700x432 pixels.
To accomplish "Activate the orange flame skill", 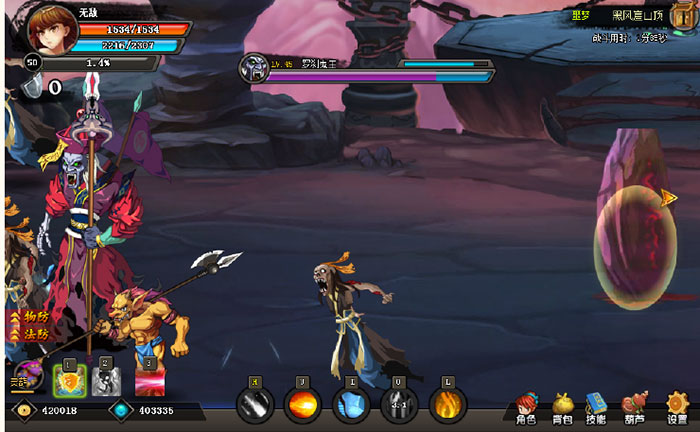I will click(x=447, y=404).
